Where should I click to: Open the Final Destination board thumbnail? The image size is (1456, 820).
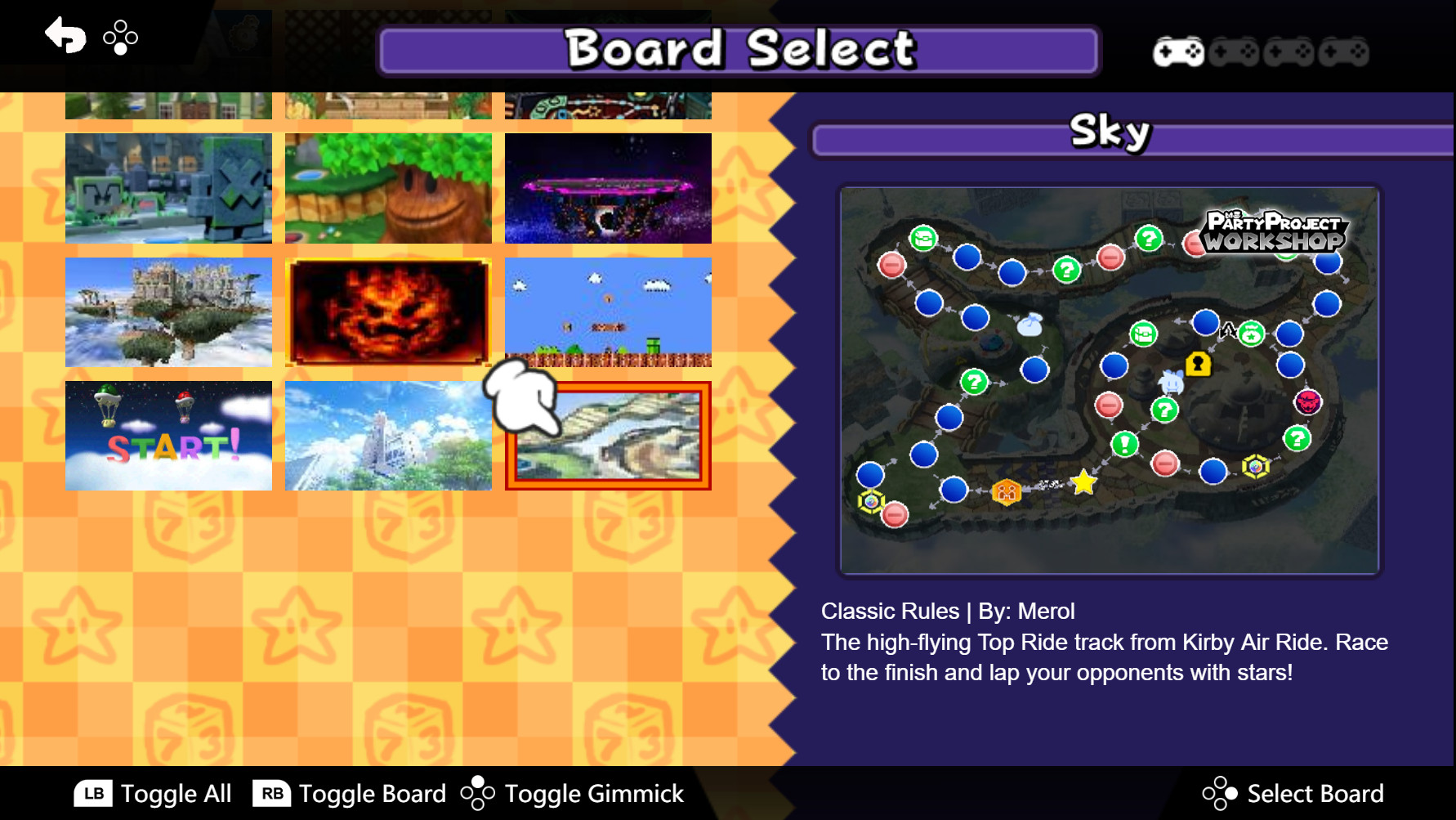click(x=608, y=189)
